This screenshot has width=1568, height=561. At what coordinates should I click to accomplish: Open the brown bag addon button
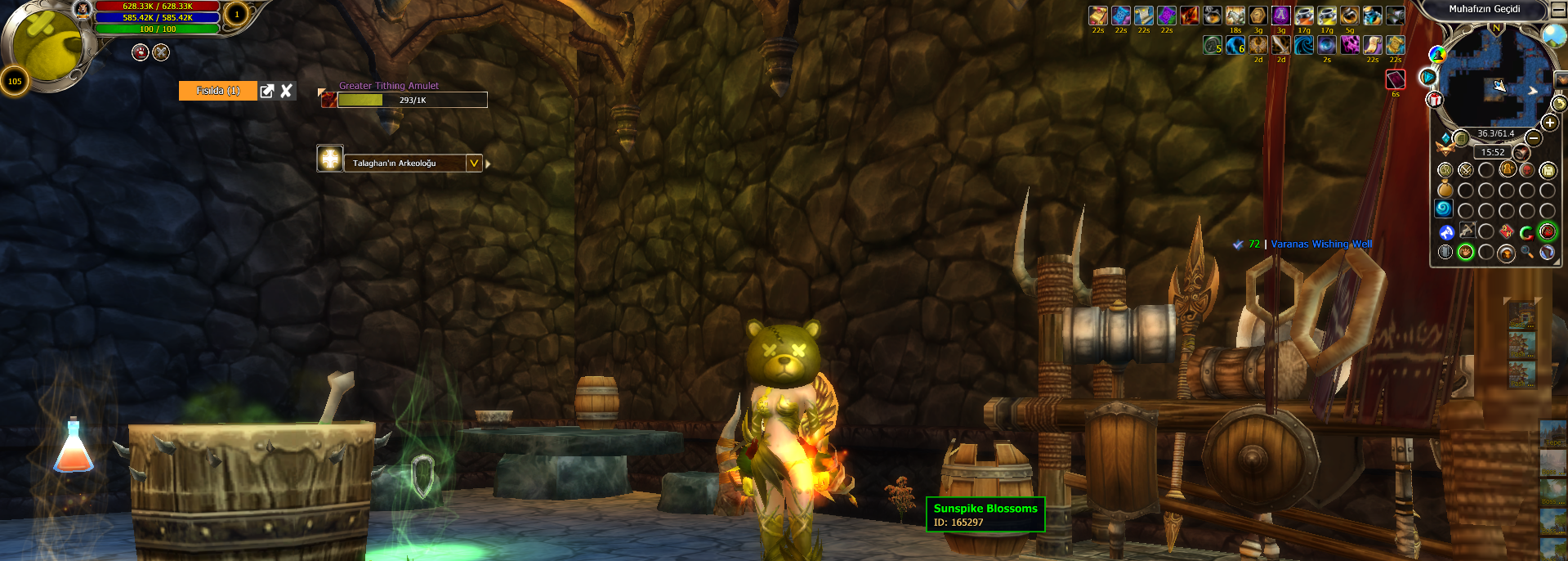1445,191
